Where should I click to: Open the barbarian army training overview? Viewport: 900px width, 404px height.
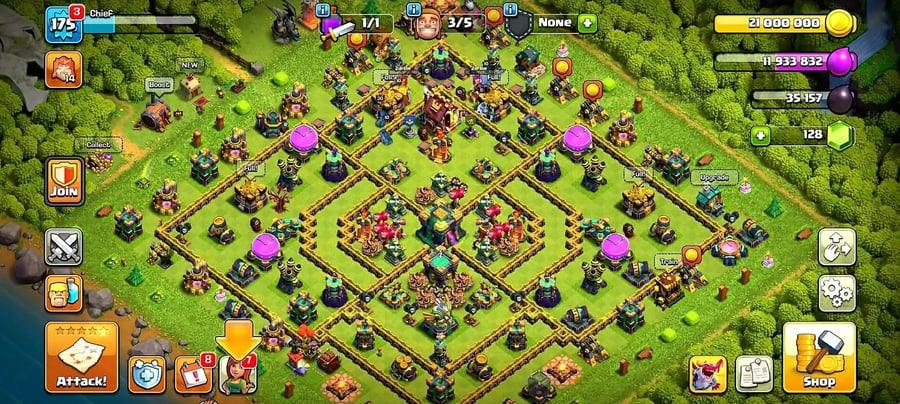(63, 293)
